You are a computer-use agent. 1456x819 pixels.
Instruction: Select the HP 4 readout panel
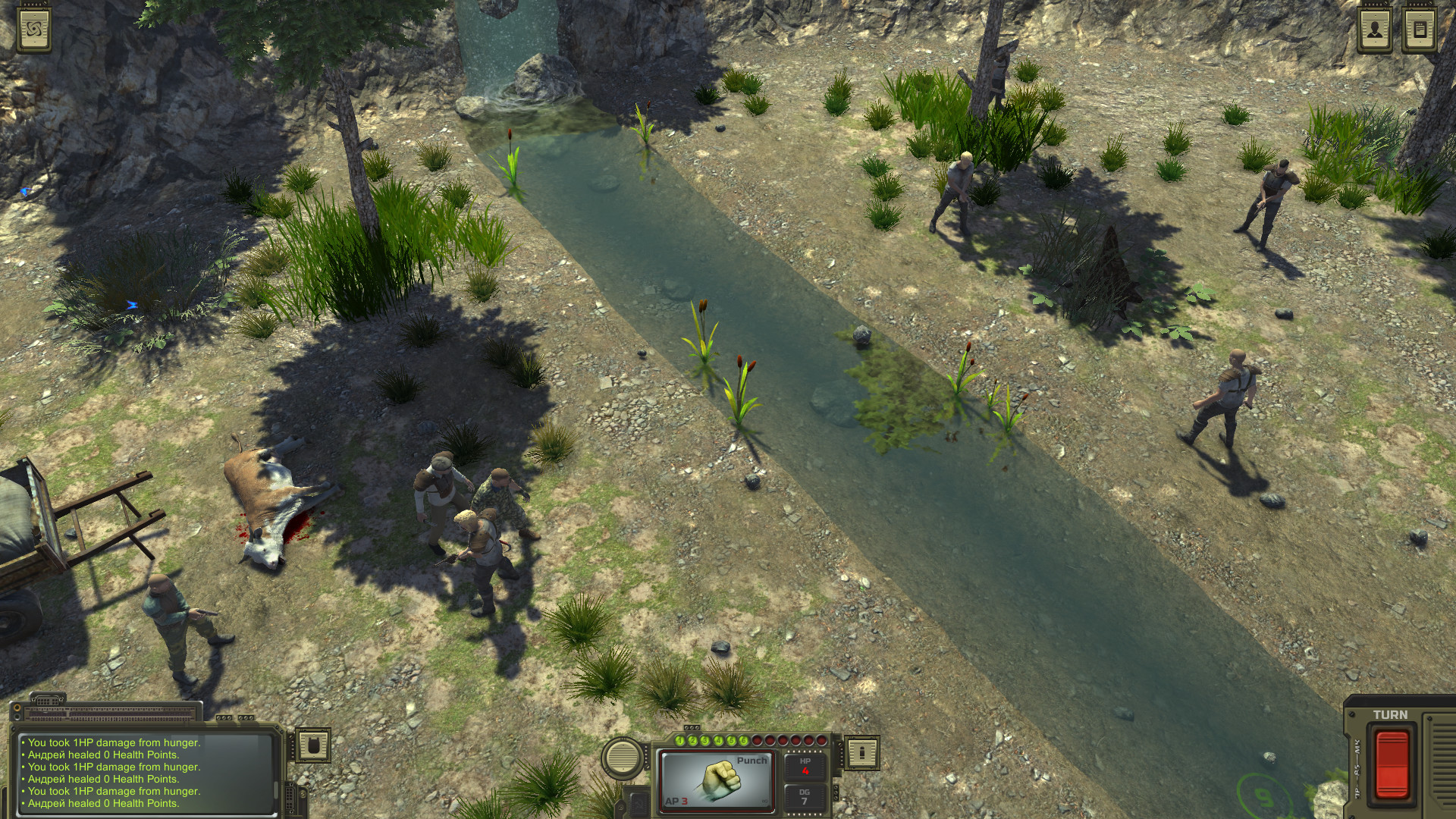tap(805, 768)
